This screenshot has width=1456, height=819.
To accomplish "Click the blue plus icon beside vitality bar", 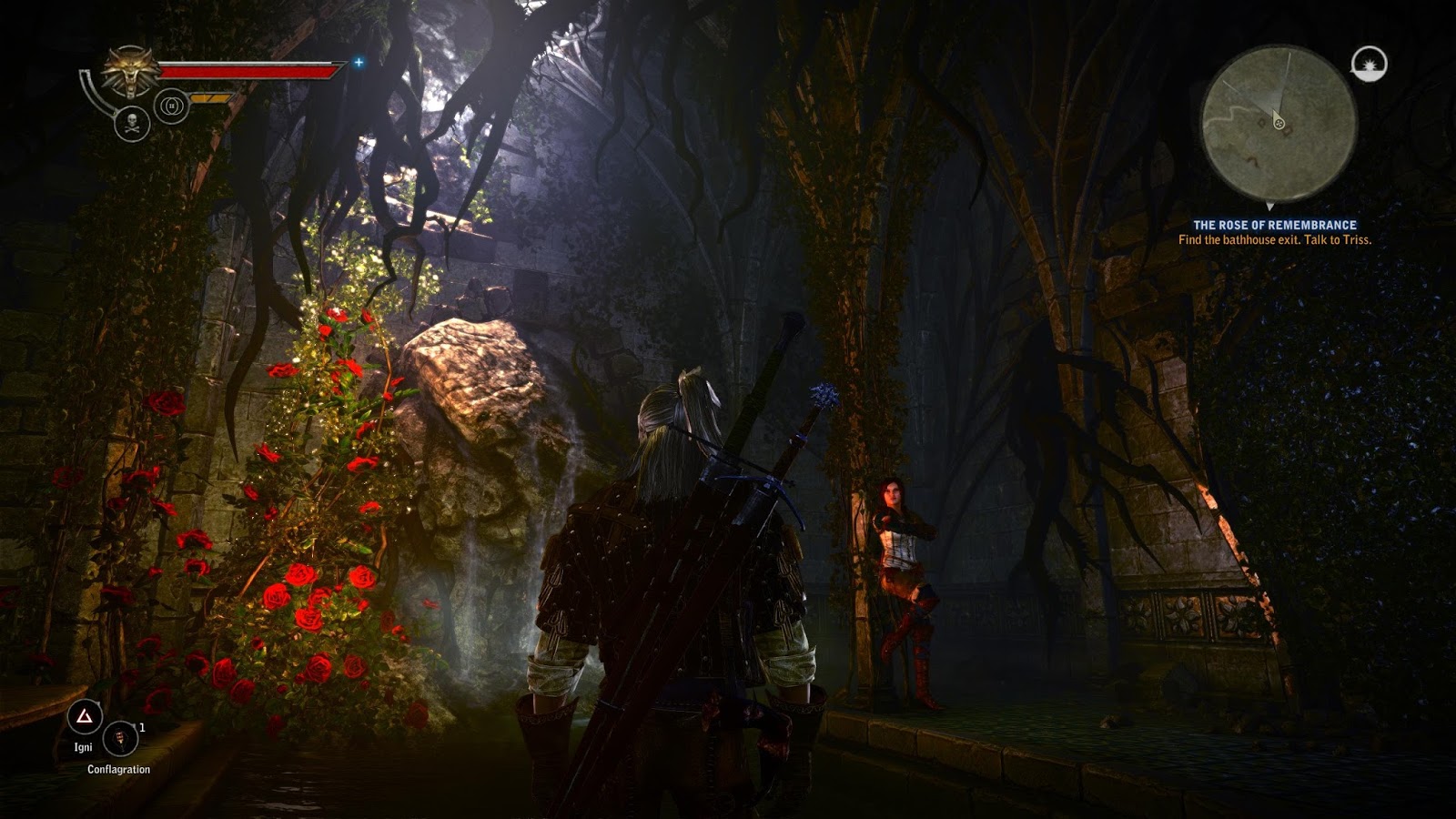I will click(359, 62).
